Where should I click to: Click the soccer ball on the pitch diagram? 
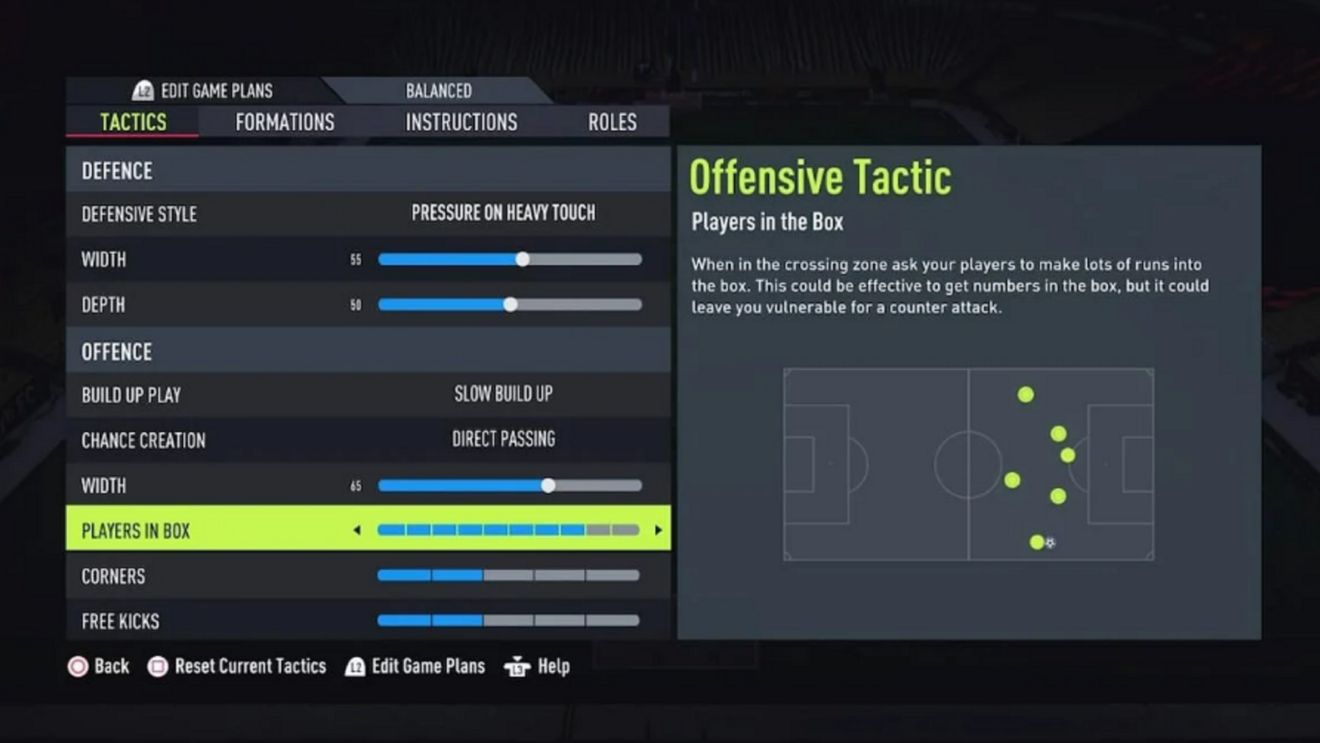[x=1049, y=541]
